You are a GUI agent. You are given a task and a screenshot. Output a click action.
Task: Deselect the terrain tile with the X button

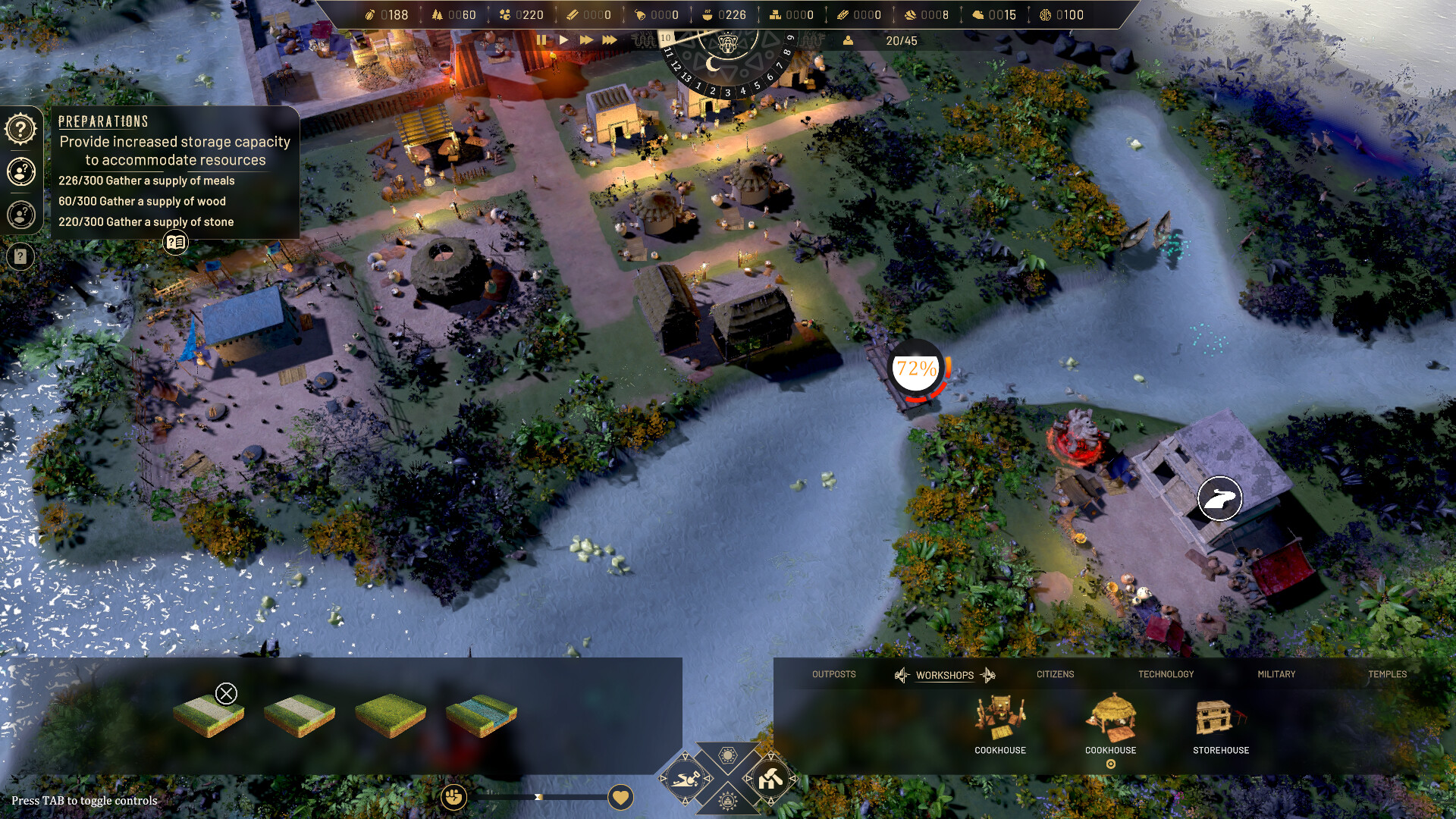click(225, 692)
